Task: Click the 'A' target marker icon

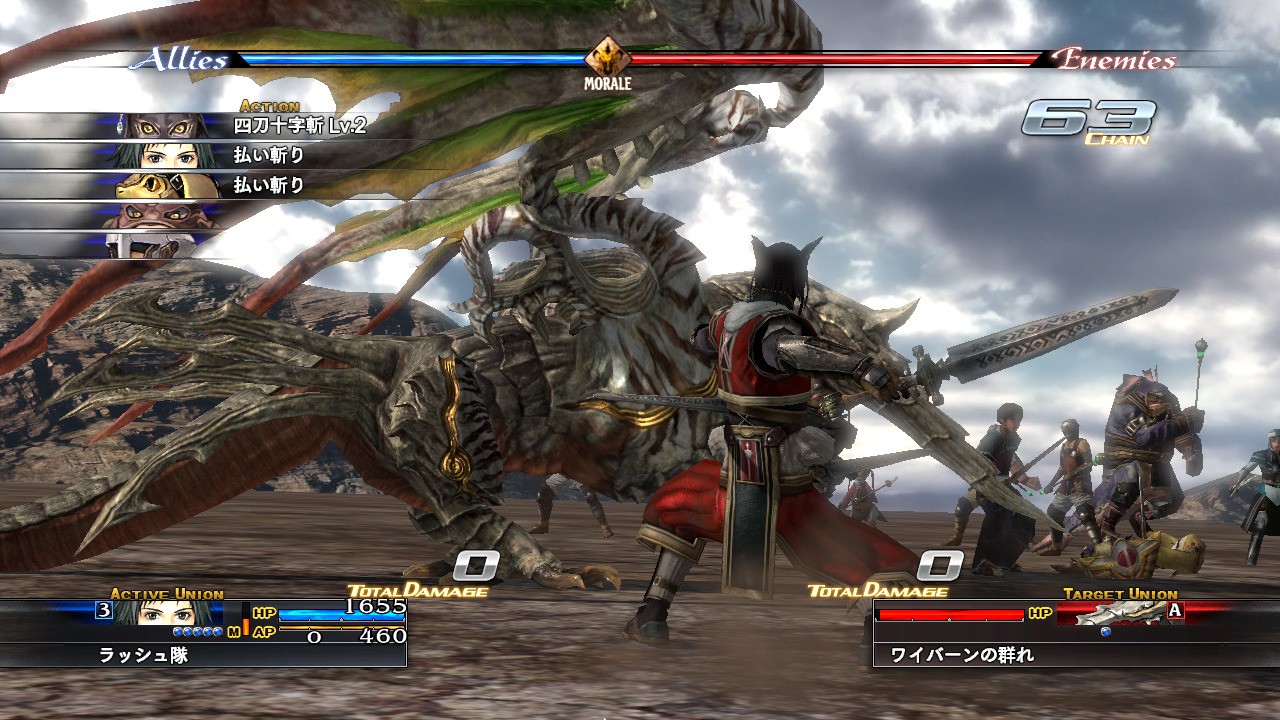Action: (x=1174, y=610)
